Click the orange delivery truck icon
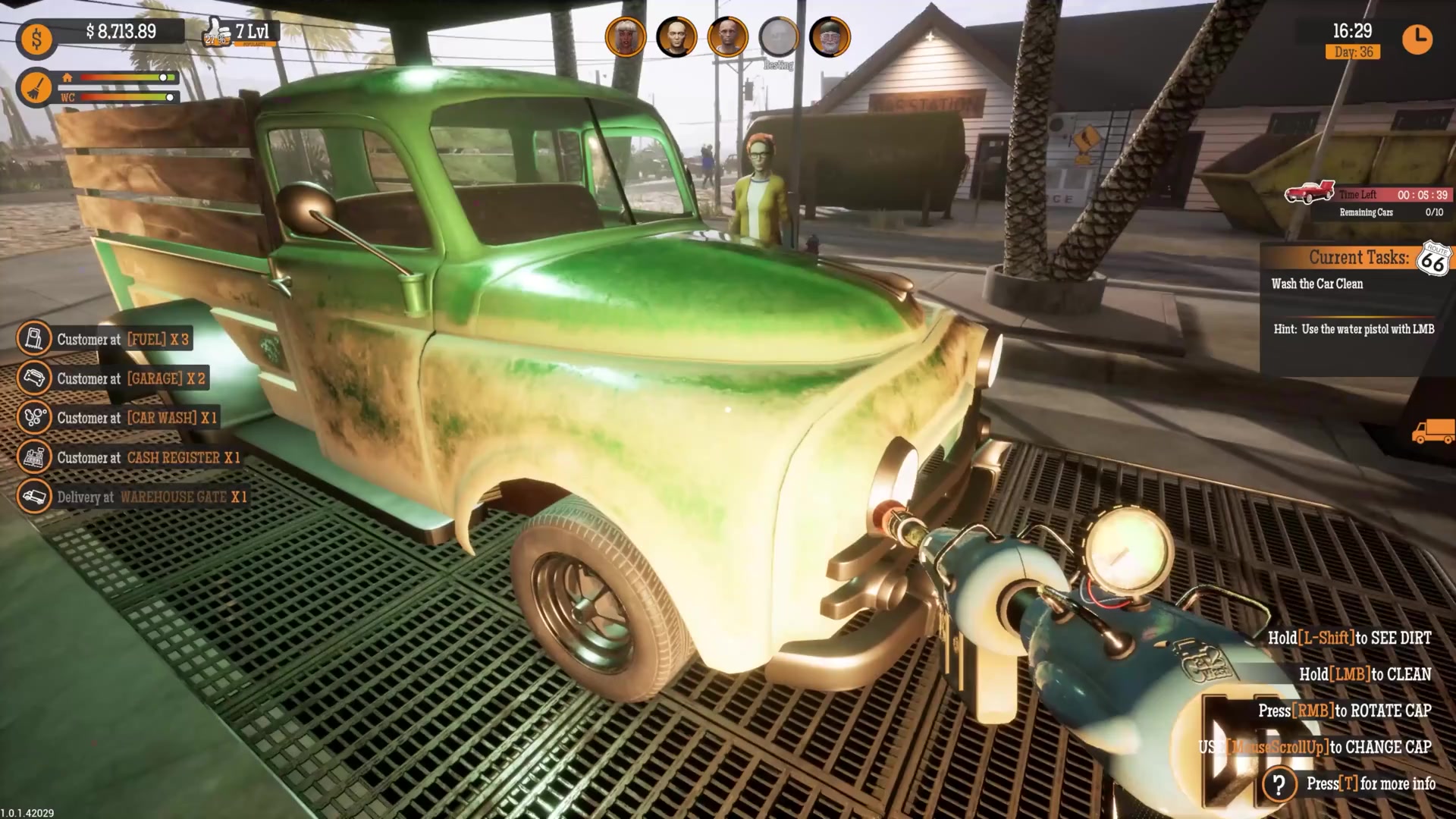The image size is (1456, 819). (x=1432, y=432)
